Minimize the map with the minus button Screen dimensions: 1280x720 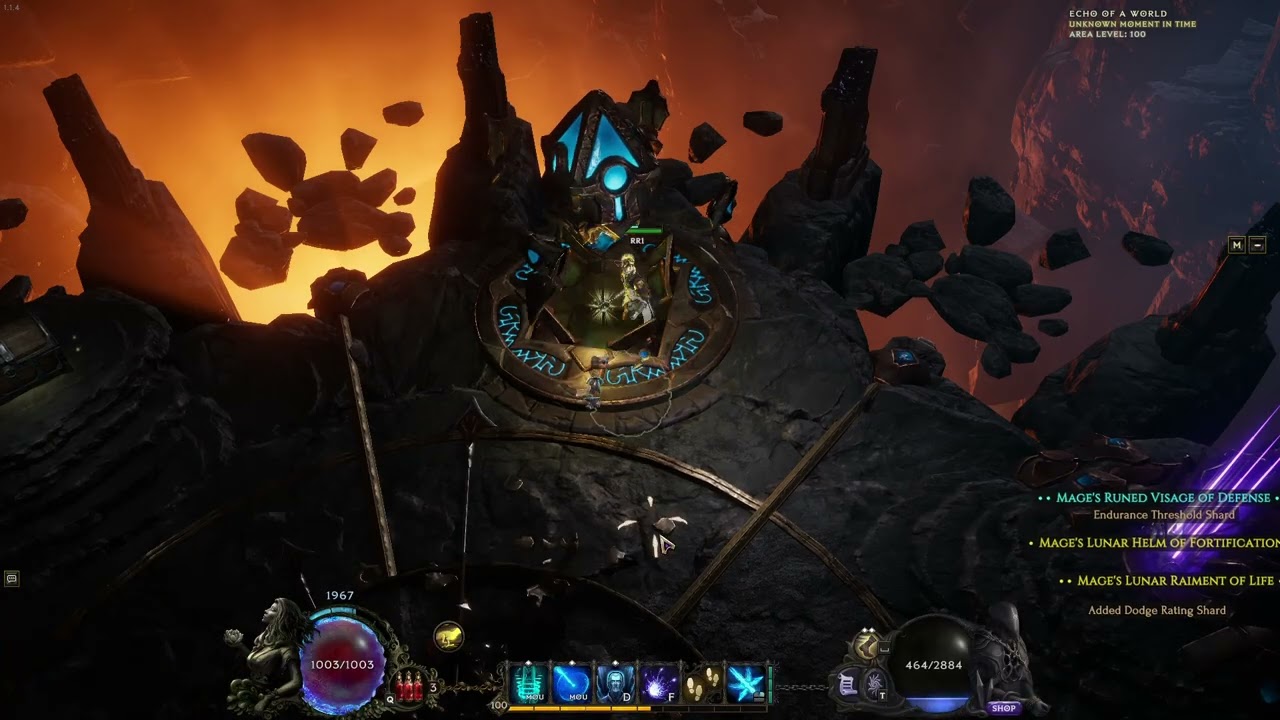pyautogui.click(x=1257, y=245)
